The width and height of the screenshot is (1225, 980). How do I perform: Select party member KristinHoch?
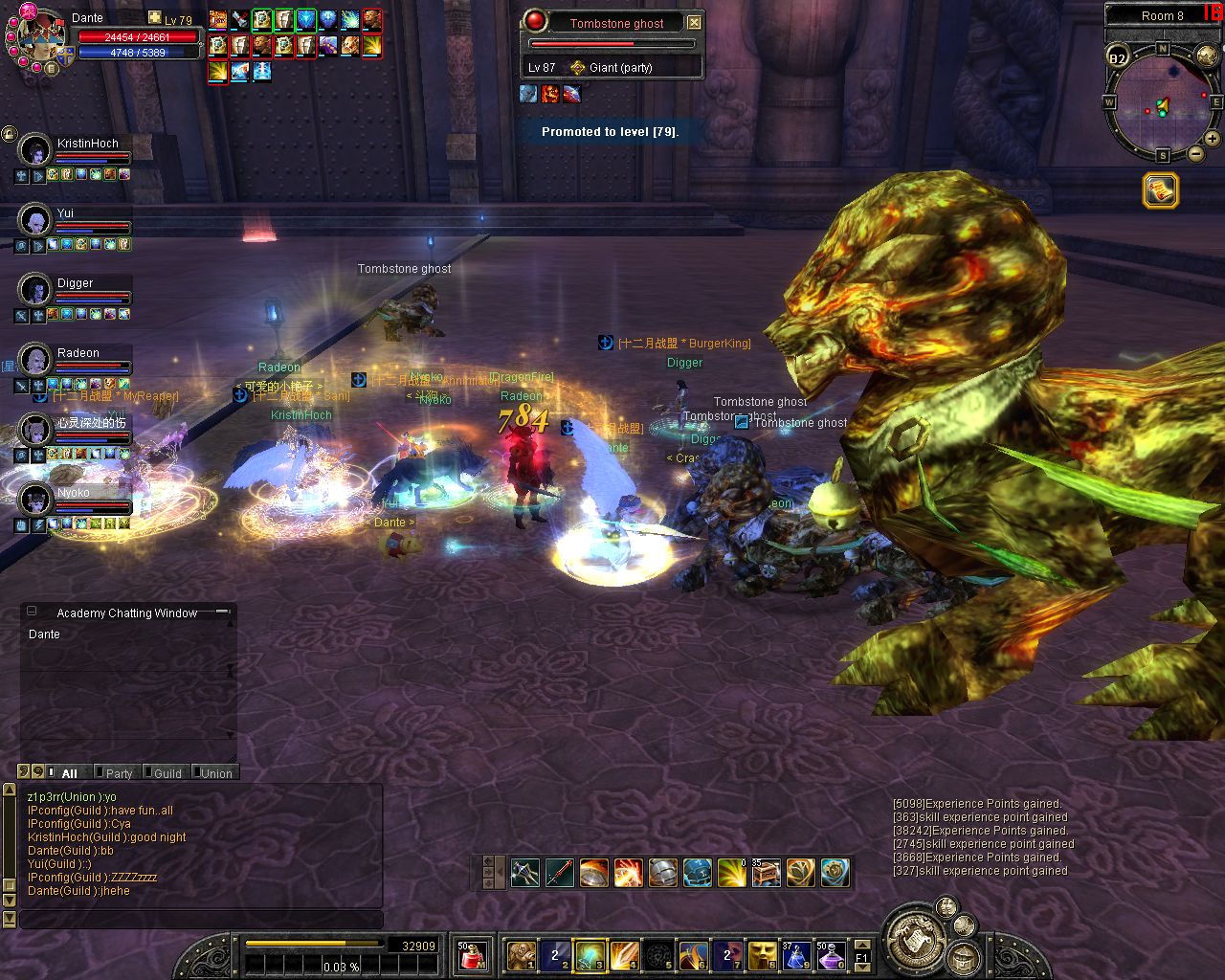coord(87,144)
